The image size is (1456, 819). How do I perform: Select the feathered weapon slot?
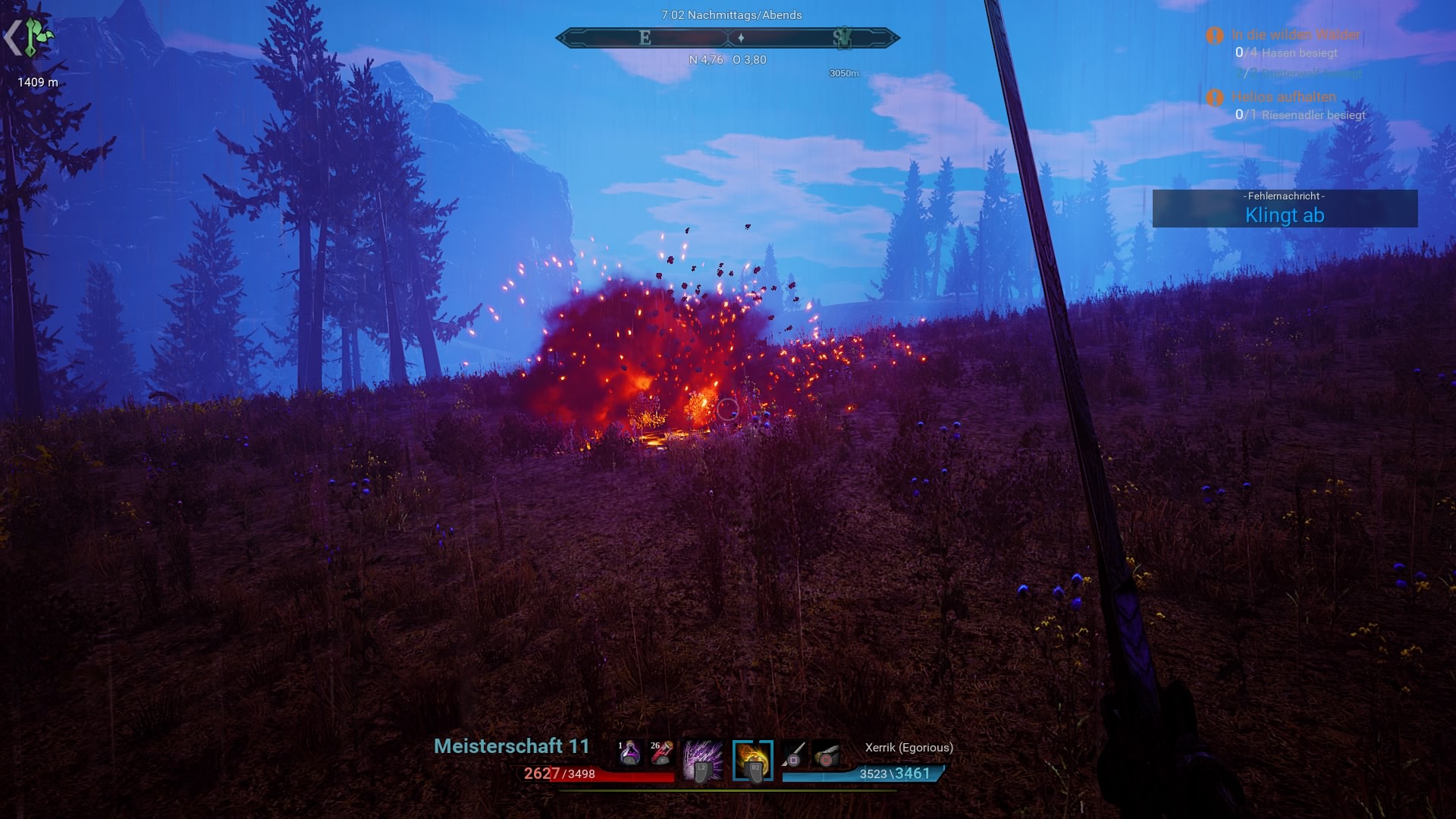pos(826,755)
